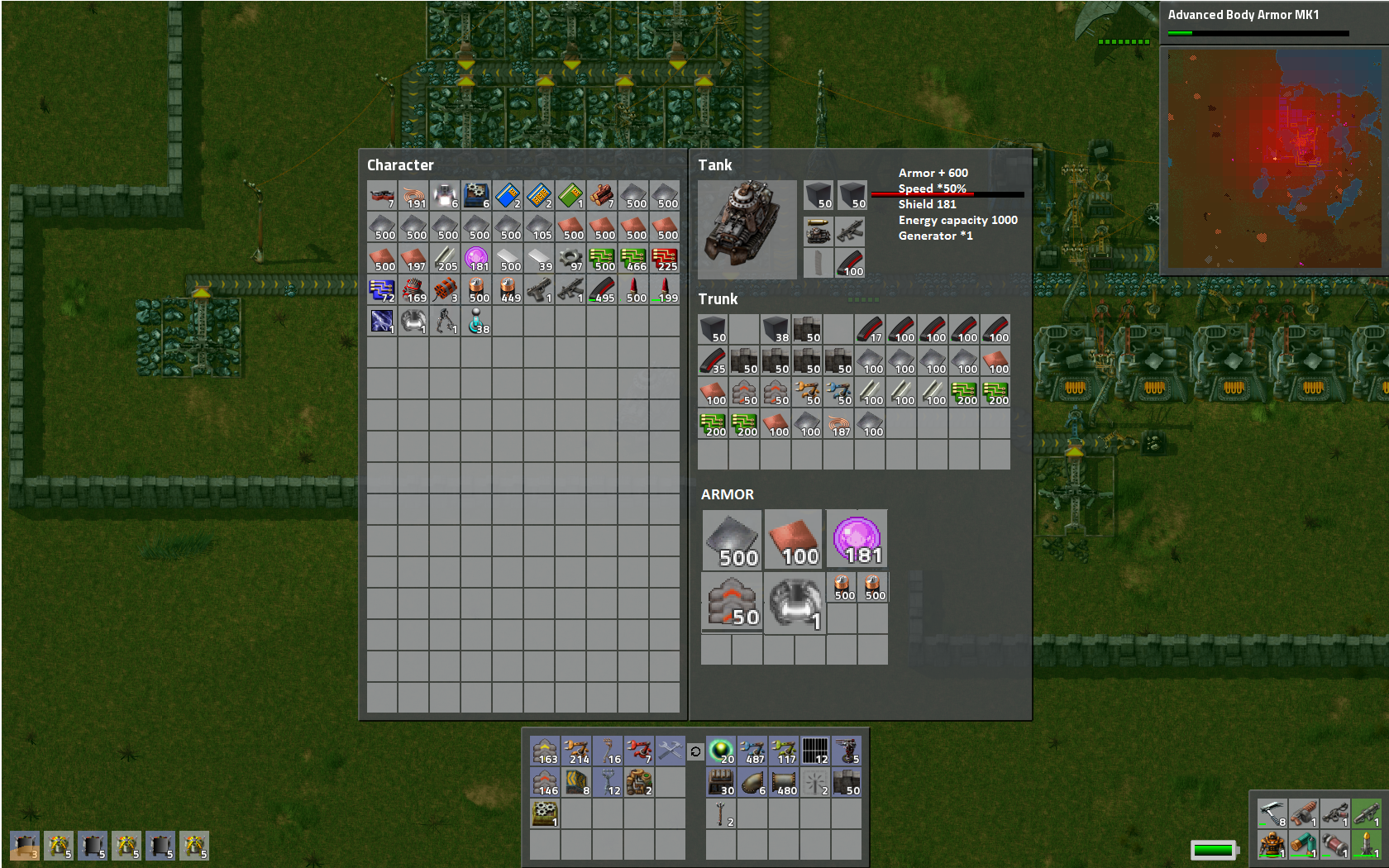Take the magazine stack of 17 from Trunk
The width and height of the screenshot is (1389, 868).
pyautogui.click(x=871, y=330)
